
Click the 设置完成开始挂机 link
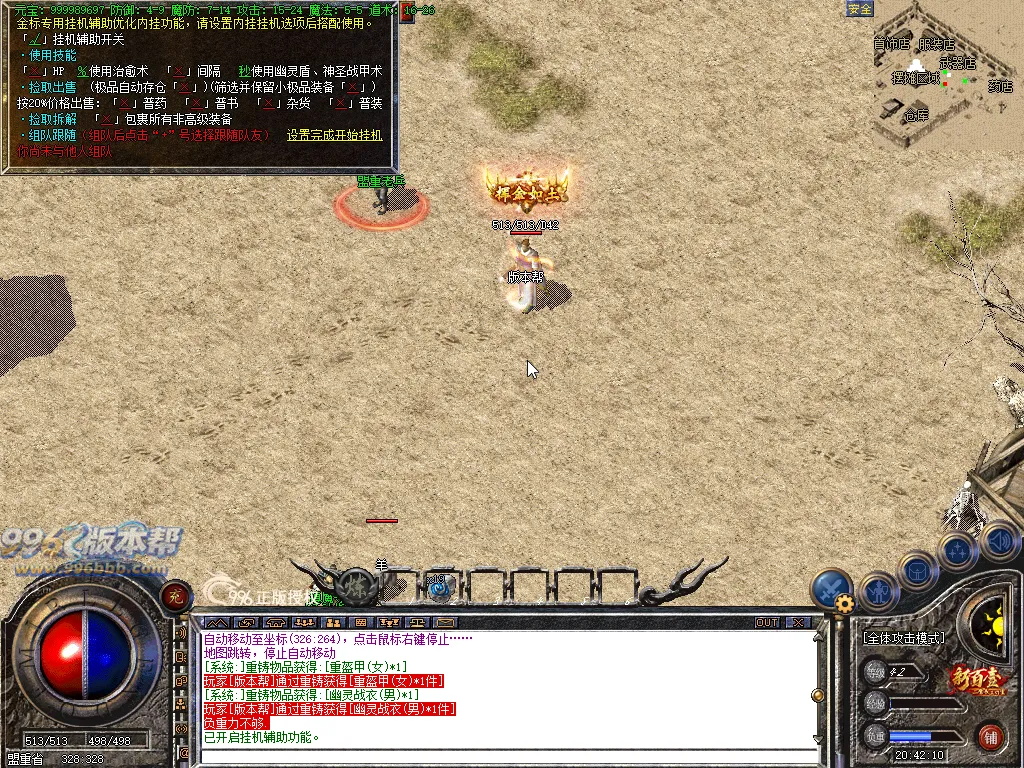334,135
